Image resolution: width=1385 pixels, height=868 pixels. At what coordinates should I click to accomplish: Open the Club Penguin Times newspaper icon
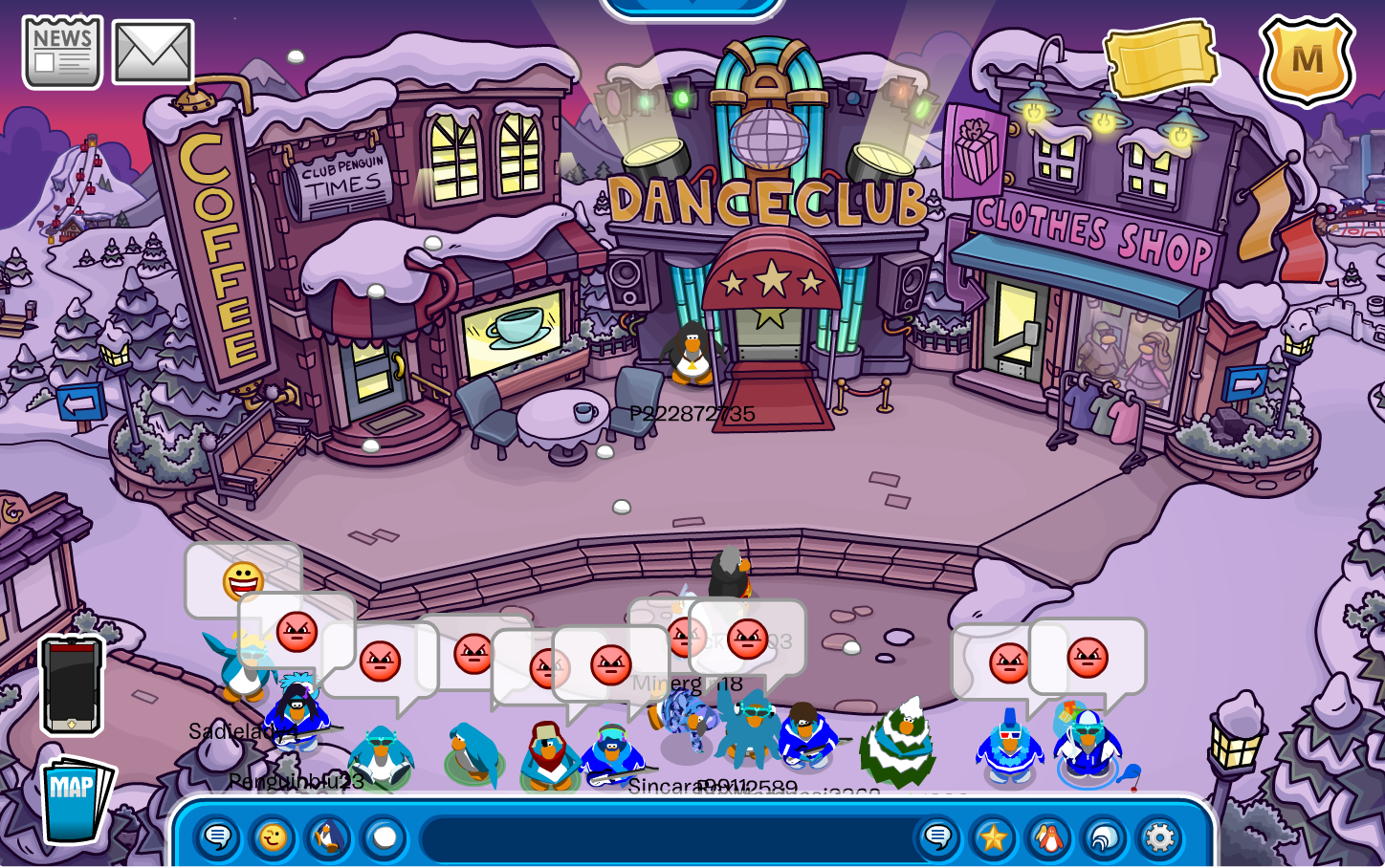pos(62,53)
